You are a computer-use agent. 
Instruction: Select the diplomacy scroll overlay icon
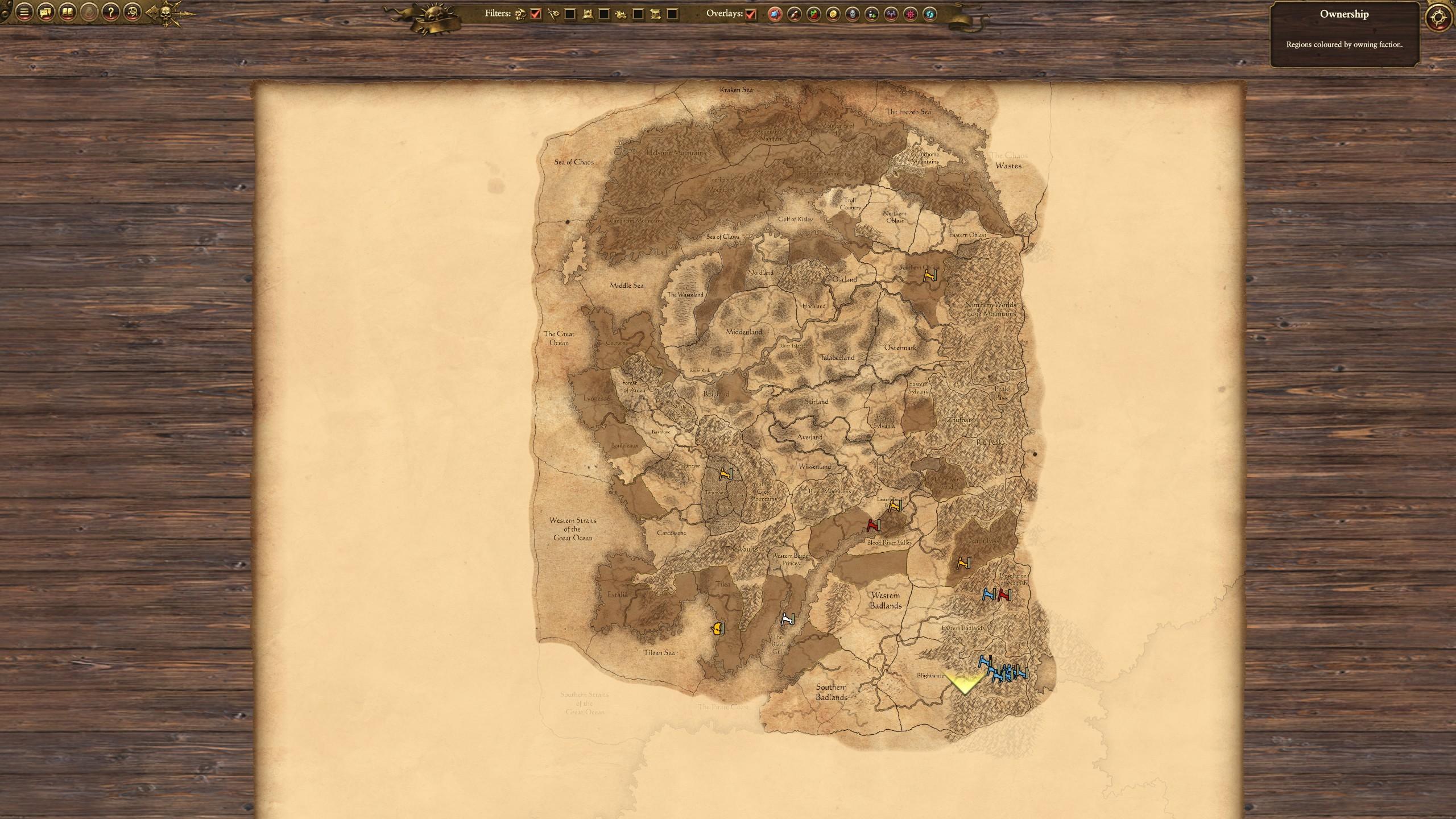coord(794,14)
